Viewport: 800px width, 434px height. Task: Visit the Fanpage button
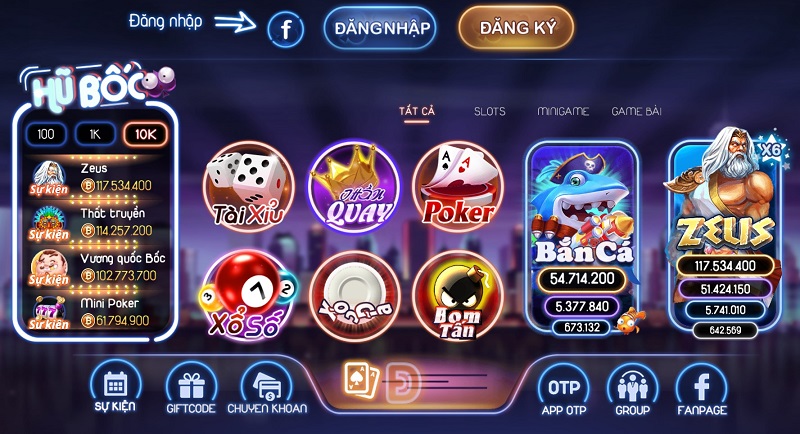coord(701,388)
